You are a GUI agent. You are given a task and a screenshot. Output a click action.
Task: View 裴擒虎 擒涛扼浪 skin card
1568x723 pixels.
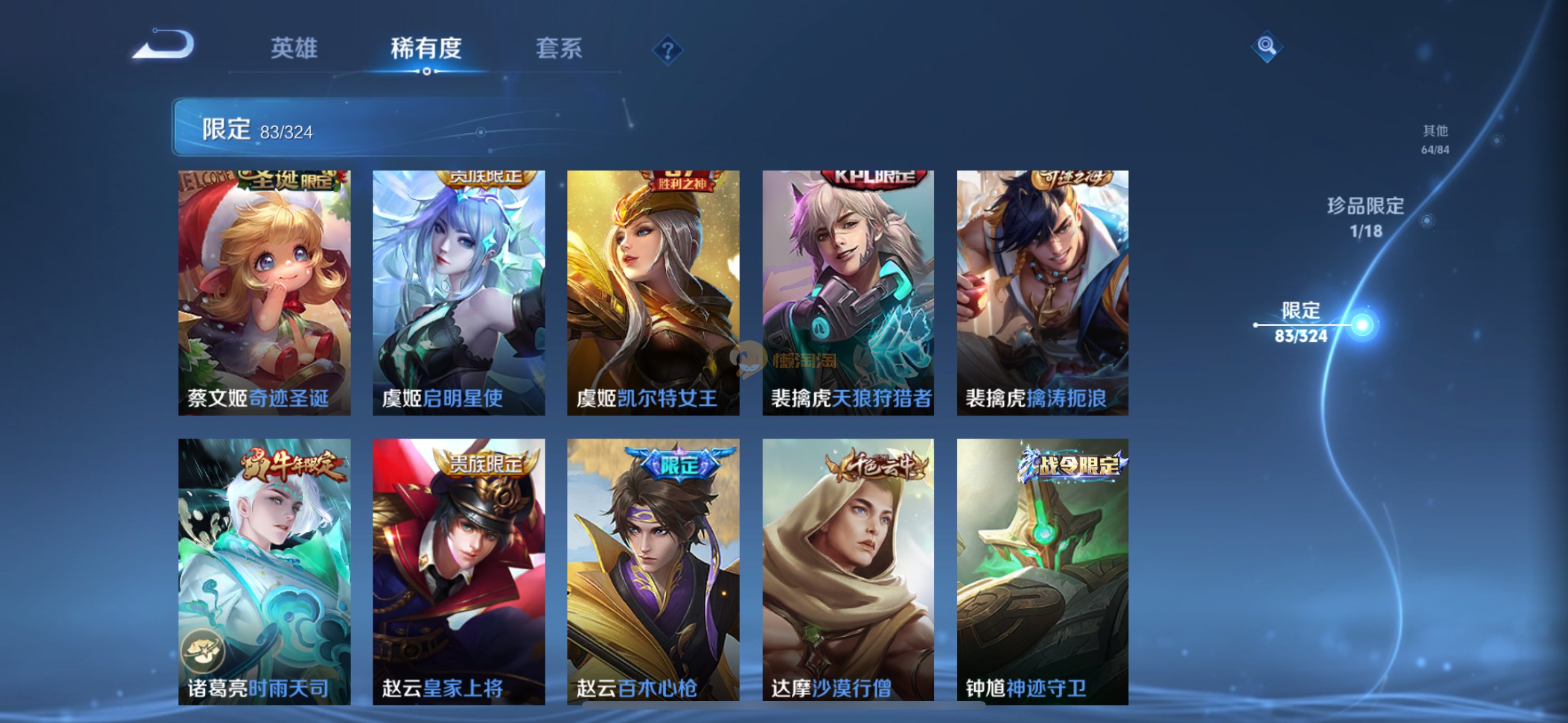point(1042,293)
